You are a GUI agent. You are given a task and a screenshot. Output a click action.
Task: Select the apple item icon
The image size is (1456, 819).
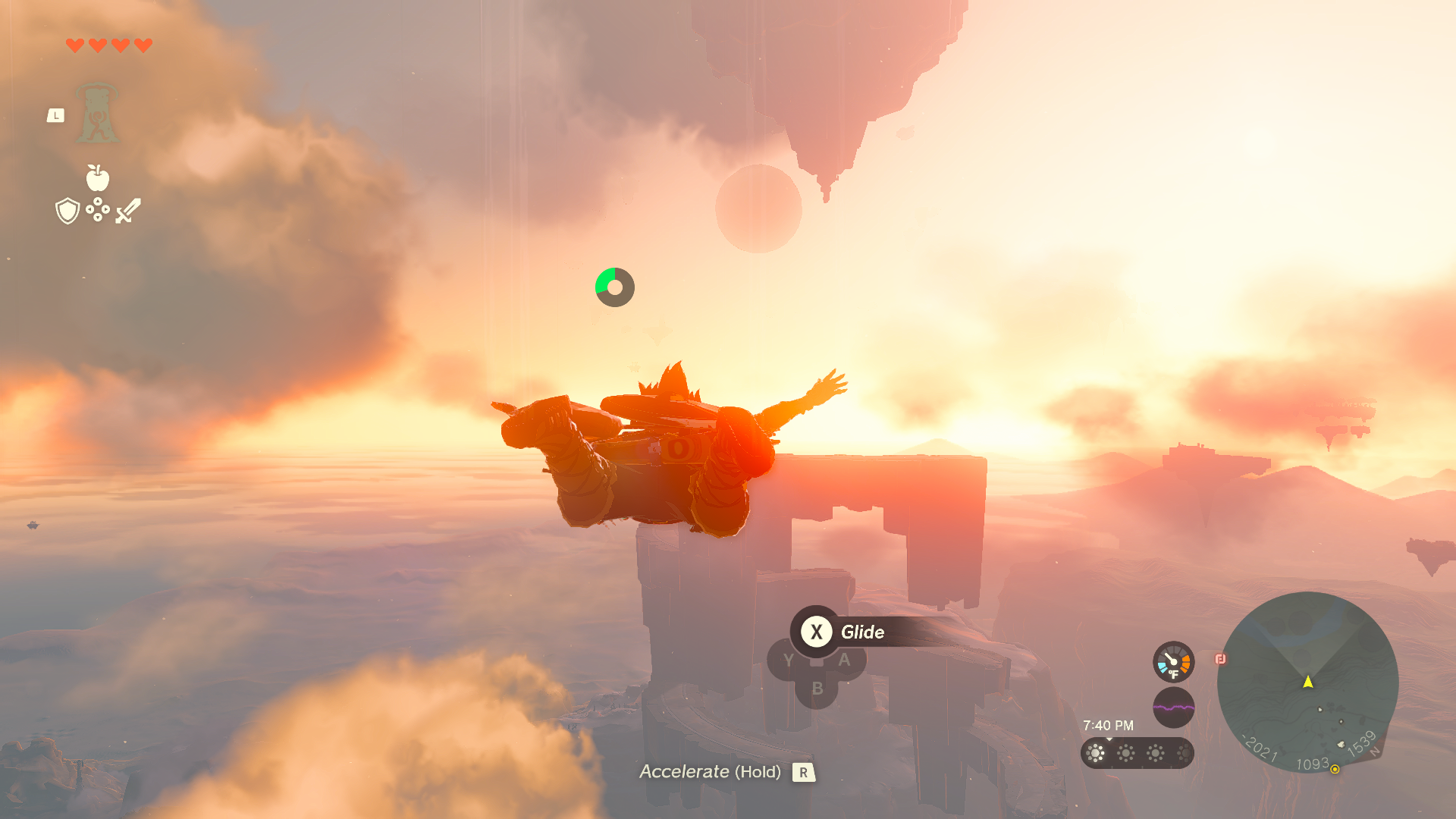click(97, 178)
